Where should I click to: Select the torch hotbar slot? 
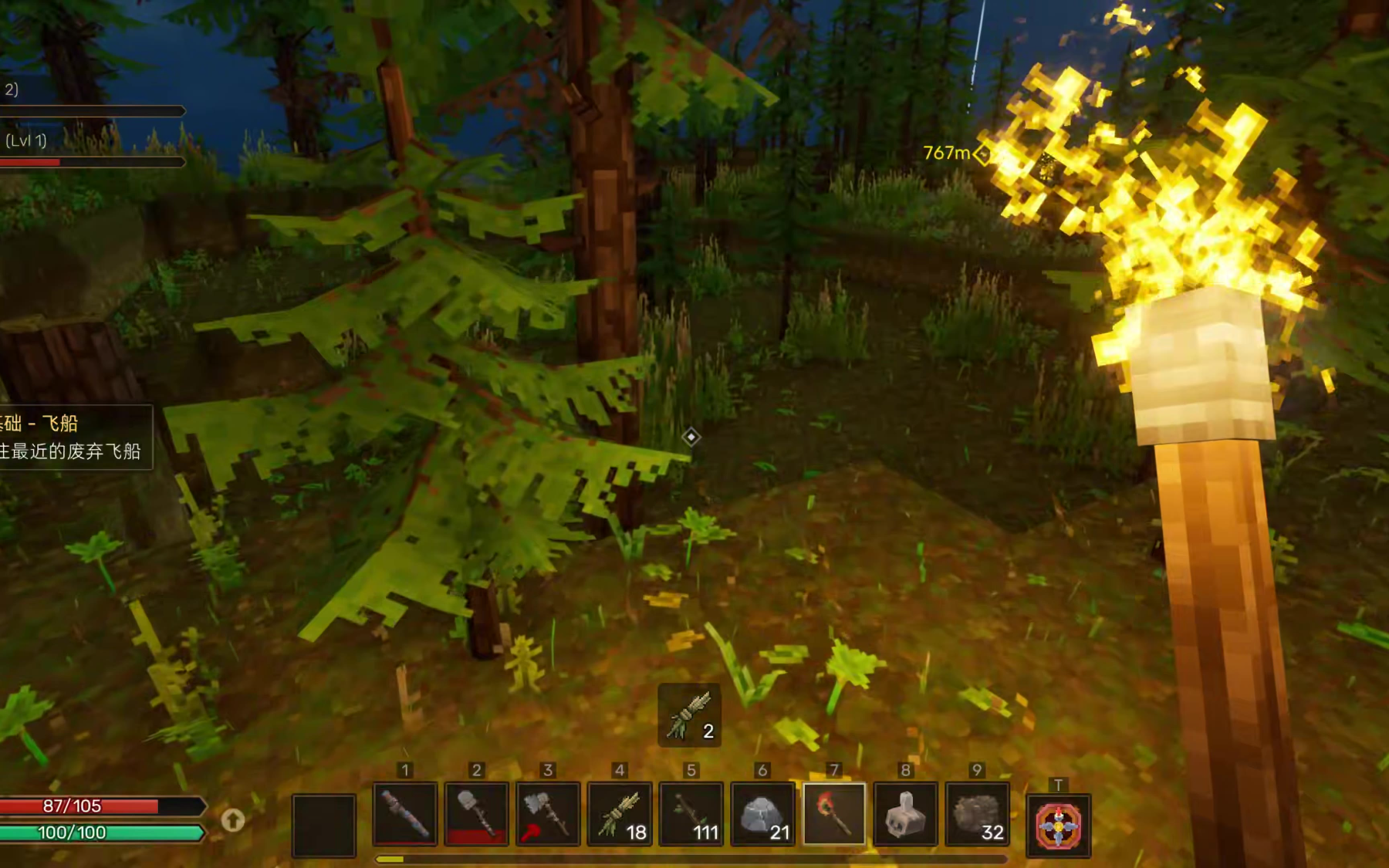pyautogui.click(x=834, y=814)
